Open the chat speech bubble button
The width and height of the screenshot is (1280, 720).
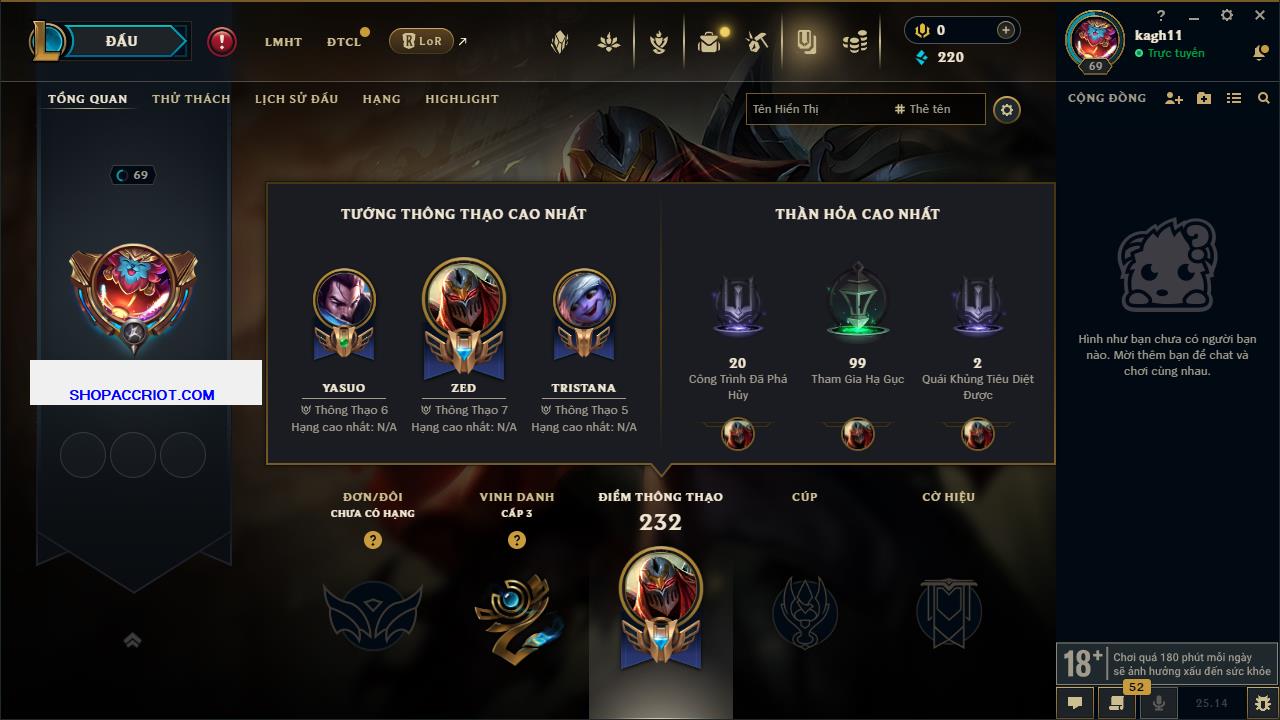point(1075,703)
